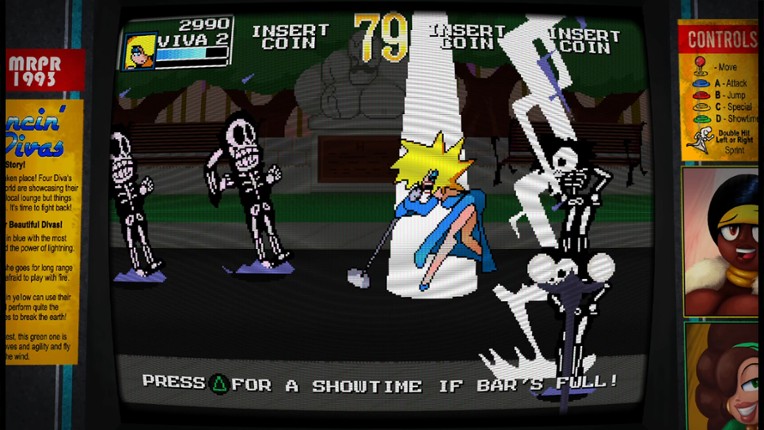Click the blonde diva player portrait

pyautogui.click(x=139, y=49)
